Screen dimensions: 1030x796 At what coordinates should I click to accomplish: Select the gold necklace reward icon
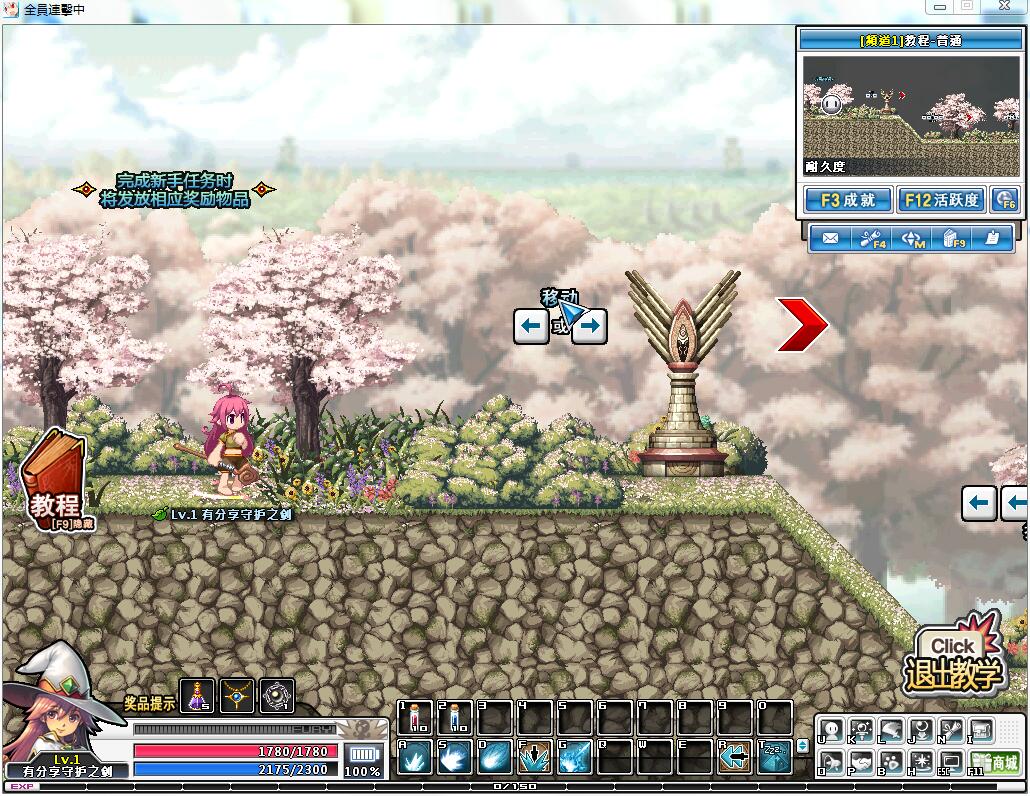coord(238,695)
